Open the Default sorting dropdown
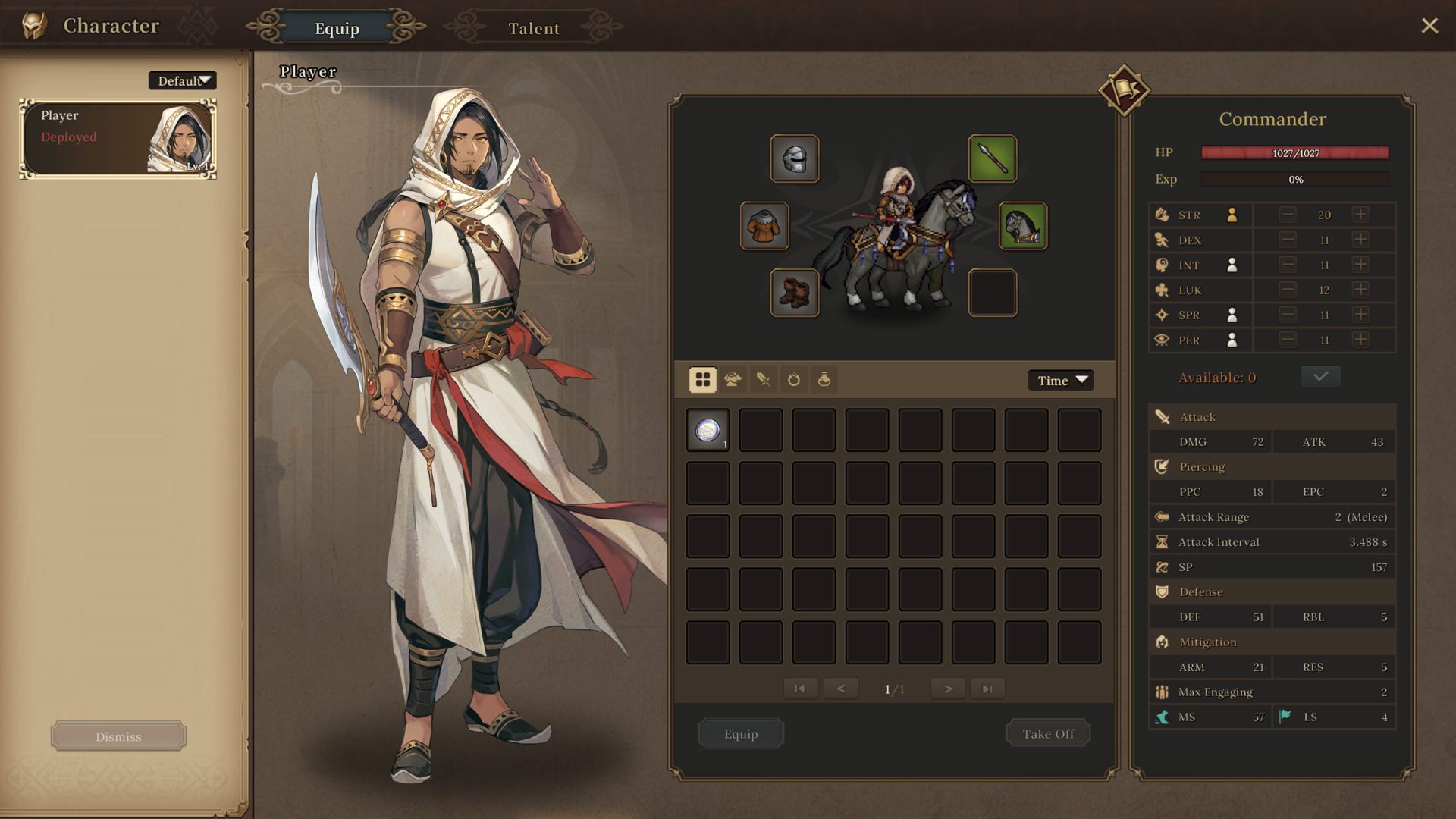This screenshot has width=1456, height=819. point(182,80)
